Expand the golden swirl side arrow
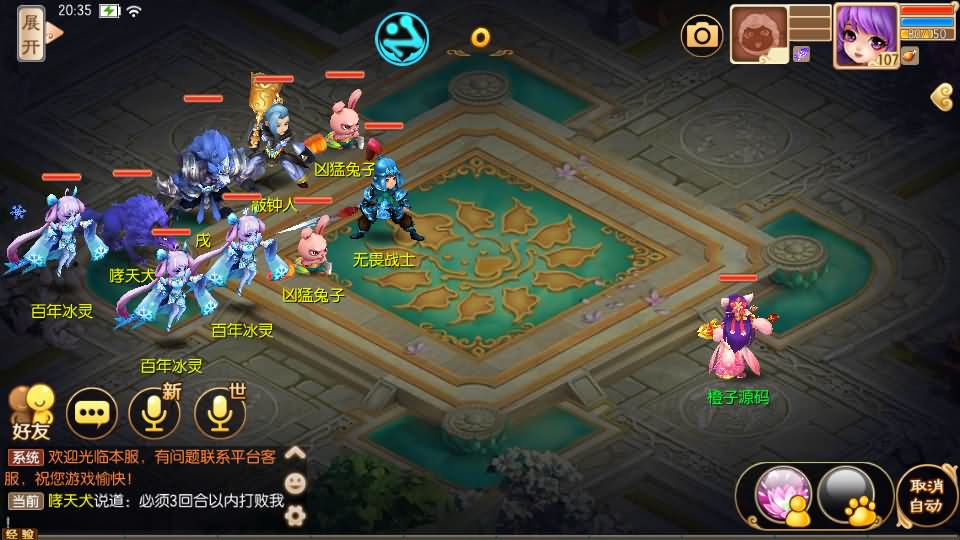The height and width of the screenshot is (540, 960). pos(941,97)
